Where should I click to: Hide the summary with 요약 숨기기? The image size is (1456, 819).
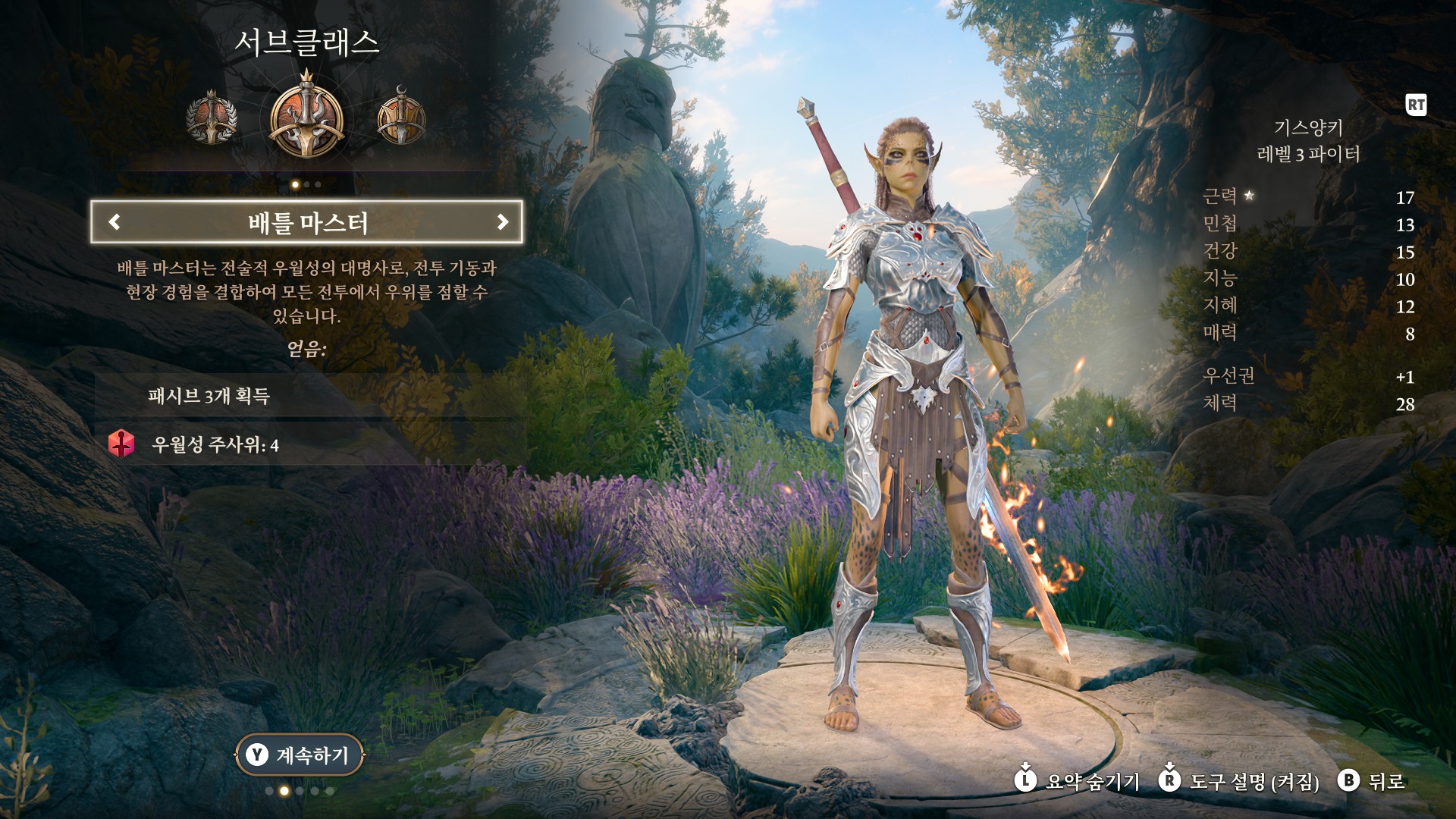point(1078,780)
